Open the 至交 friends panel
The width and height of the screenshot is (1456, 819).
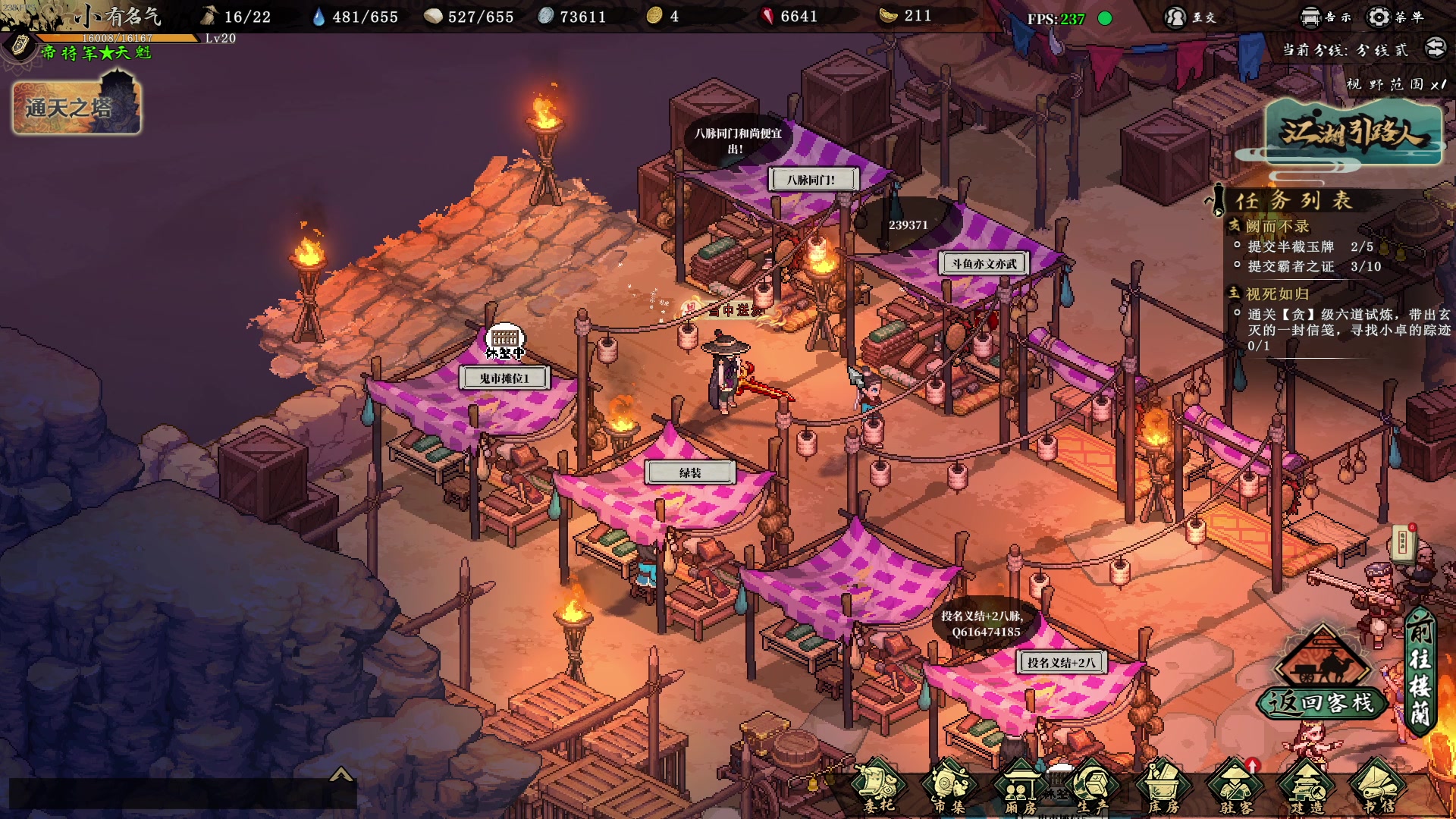[x=1191, y=17]
